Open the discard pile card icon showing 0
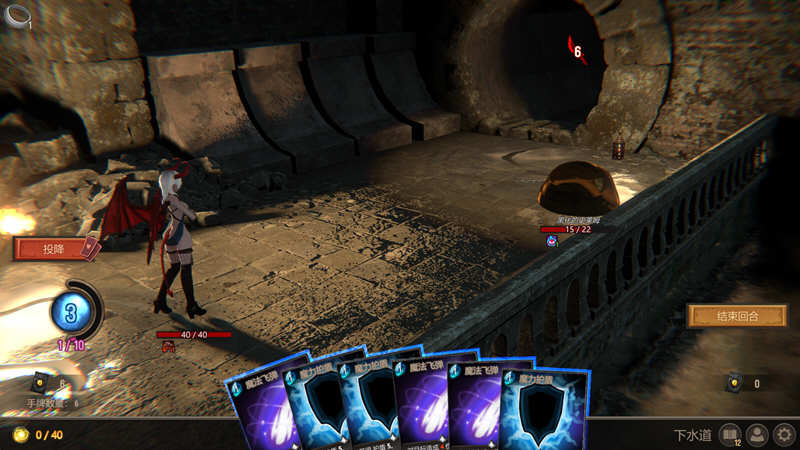Screen dimensions: 800x450 [735, 383]
